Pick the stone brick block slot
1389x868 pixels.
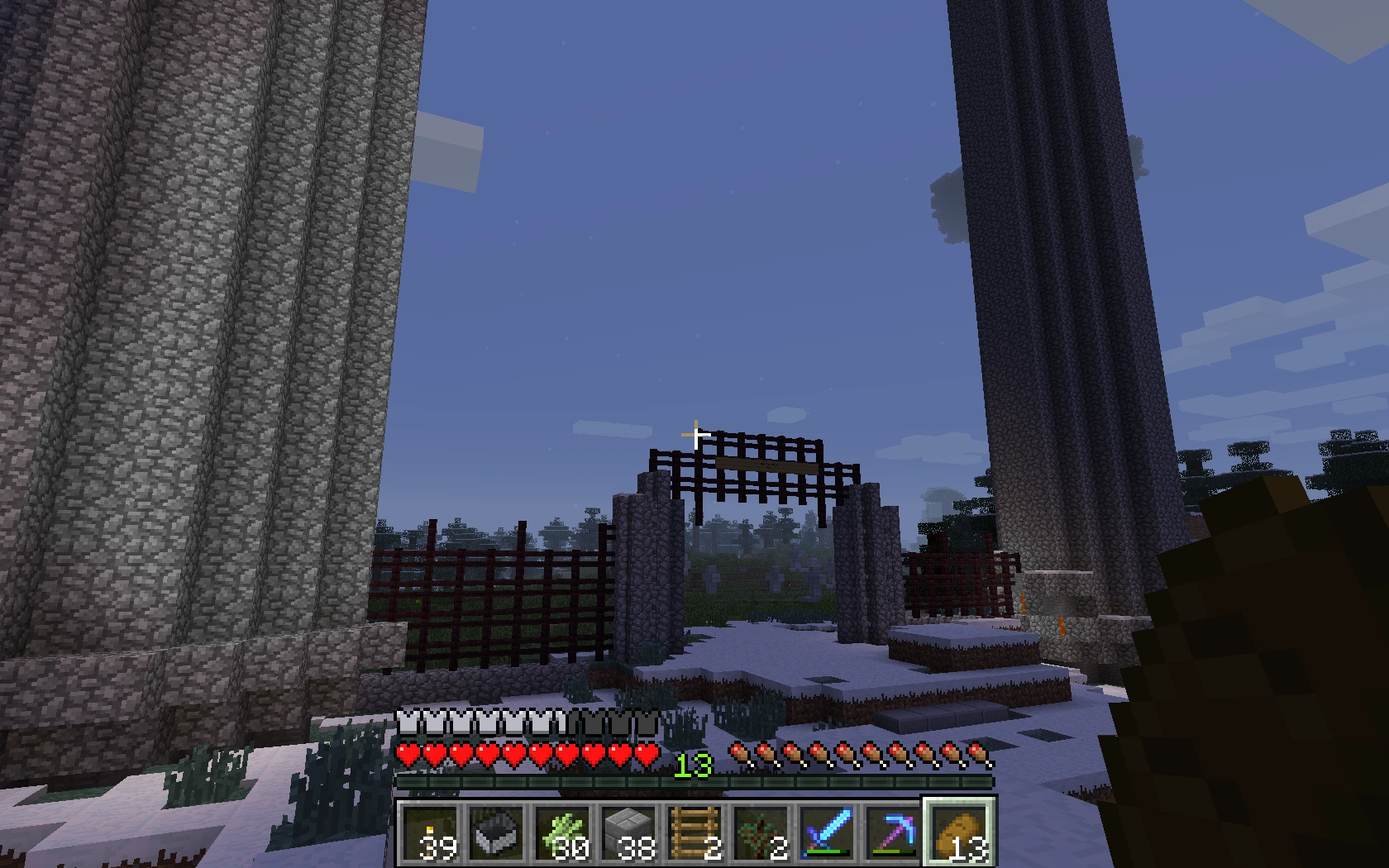pyautogui.click(x=628, y=831)
